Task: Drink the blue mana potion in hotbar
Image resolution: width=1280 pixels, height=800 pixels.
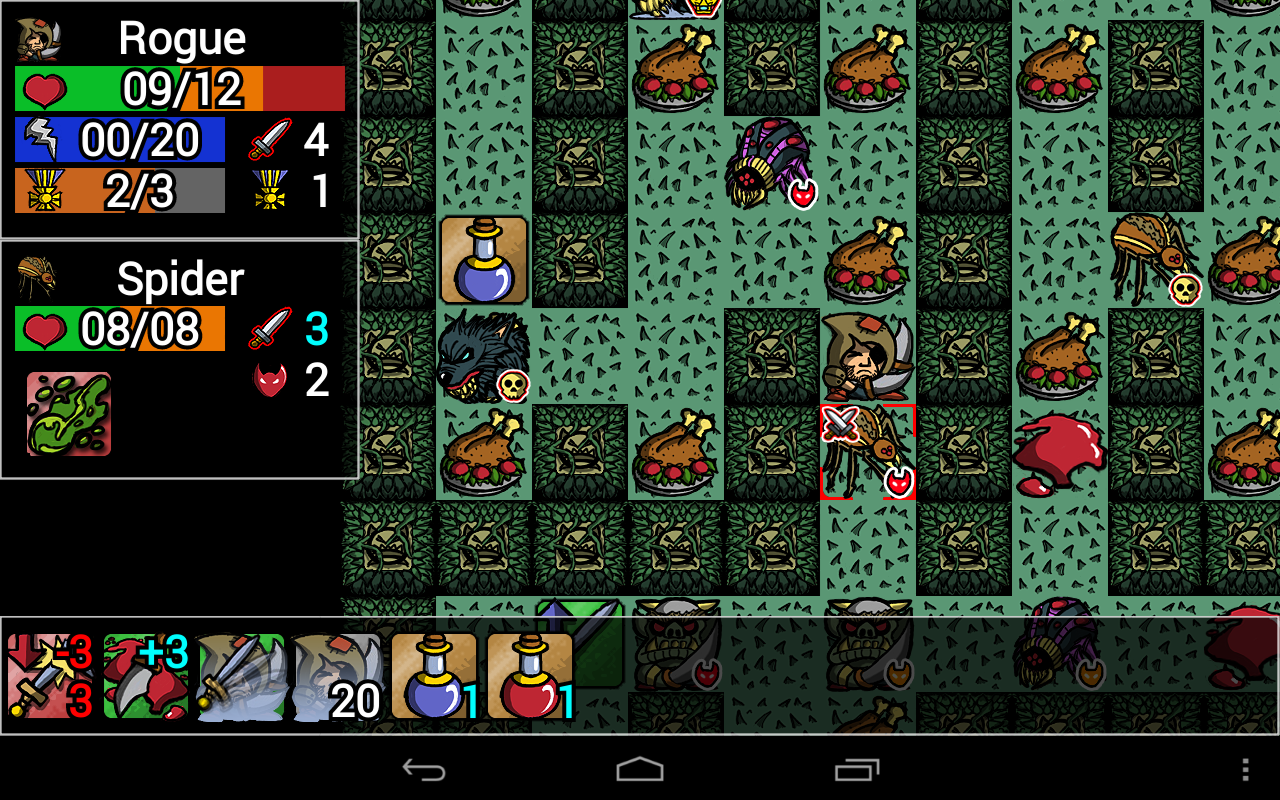Action: pos(434,676)
